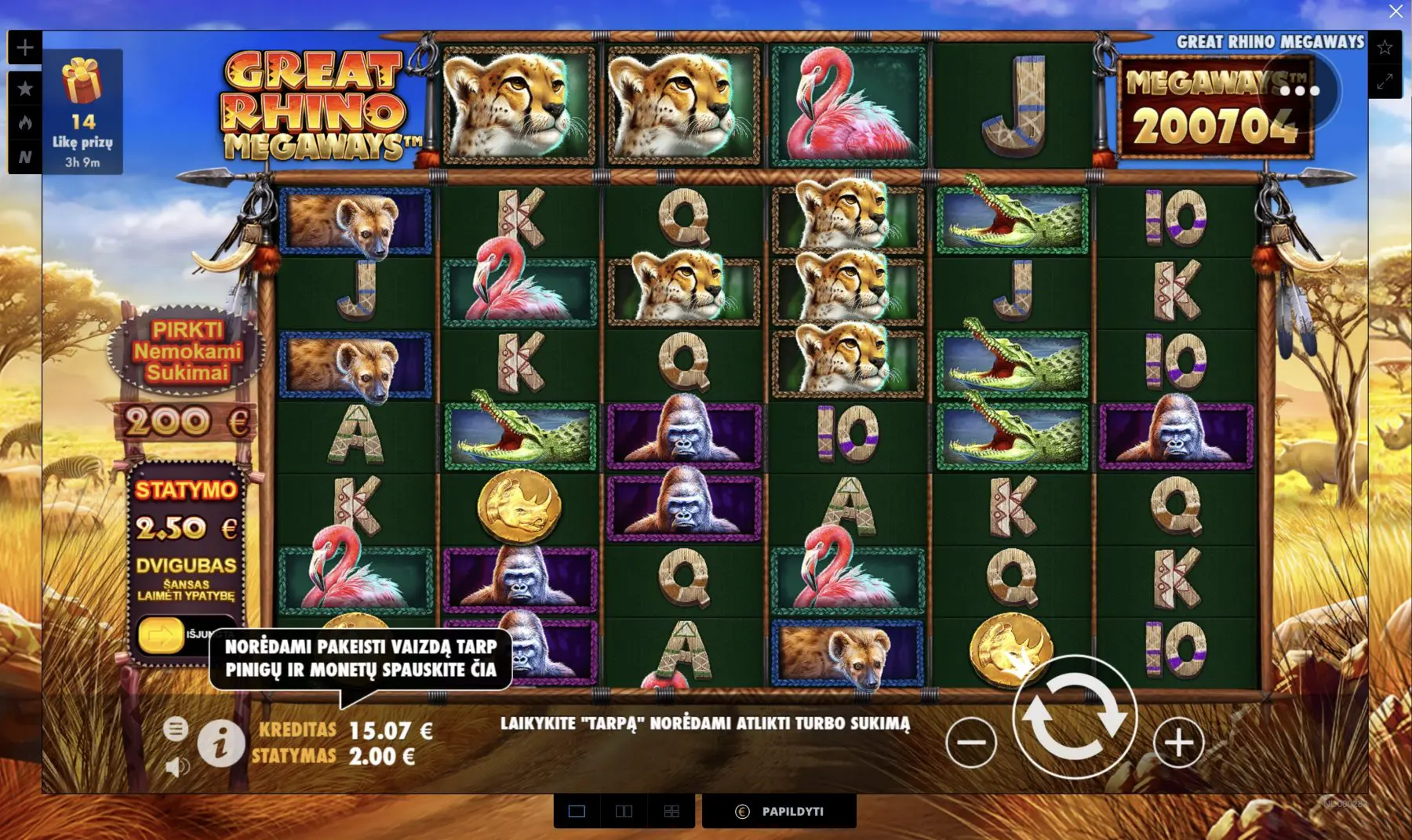Increase the bet with the plus button
This screenshot has width=1412, height=840.
(1178, 742)
